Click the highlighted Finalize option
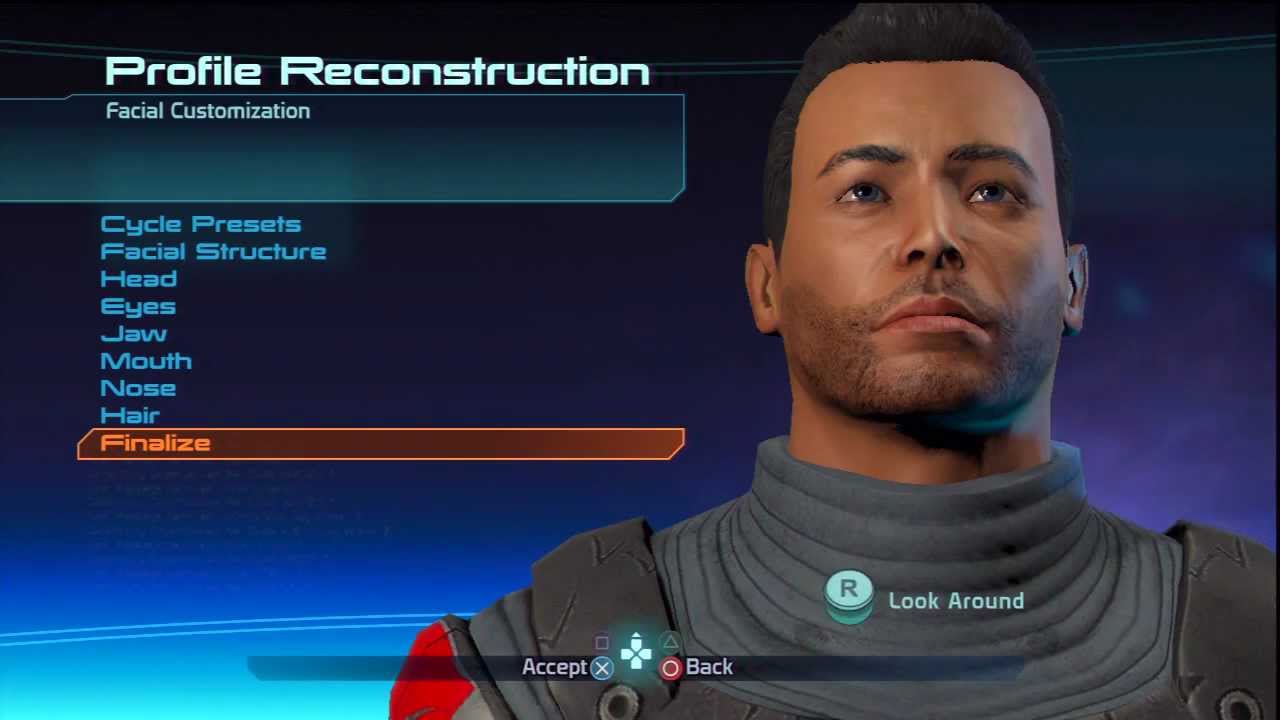The image size is (1280, 720). [x=156, y=443]
